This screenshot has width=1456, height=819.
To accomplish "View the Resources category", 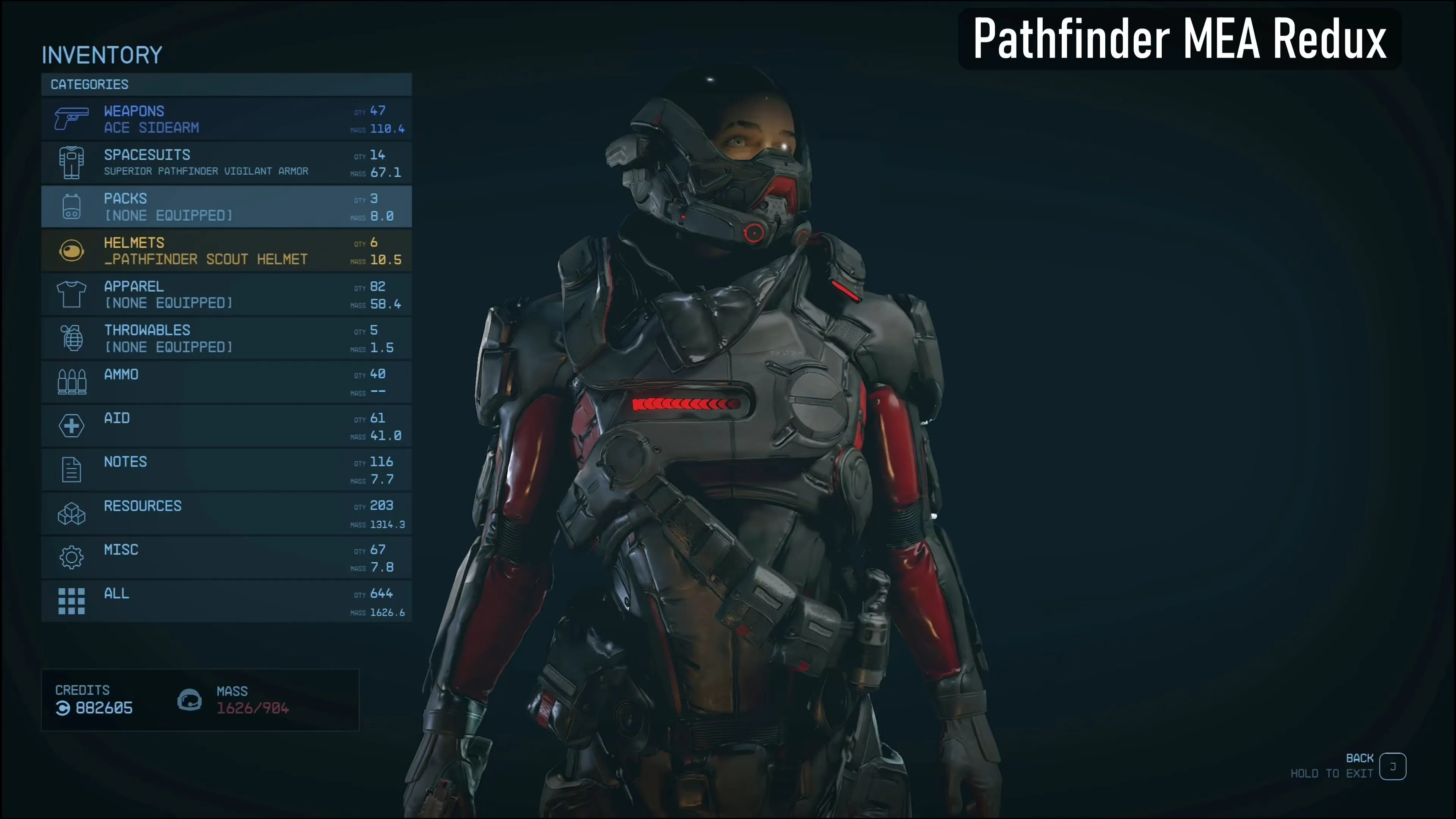I will tap(226, 514).
